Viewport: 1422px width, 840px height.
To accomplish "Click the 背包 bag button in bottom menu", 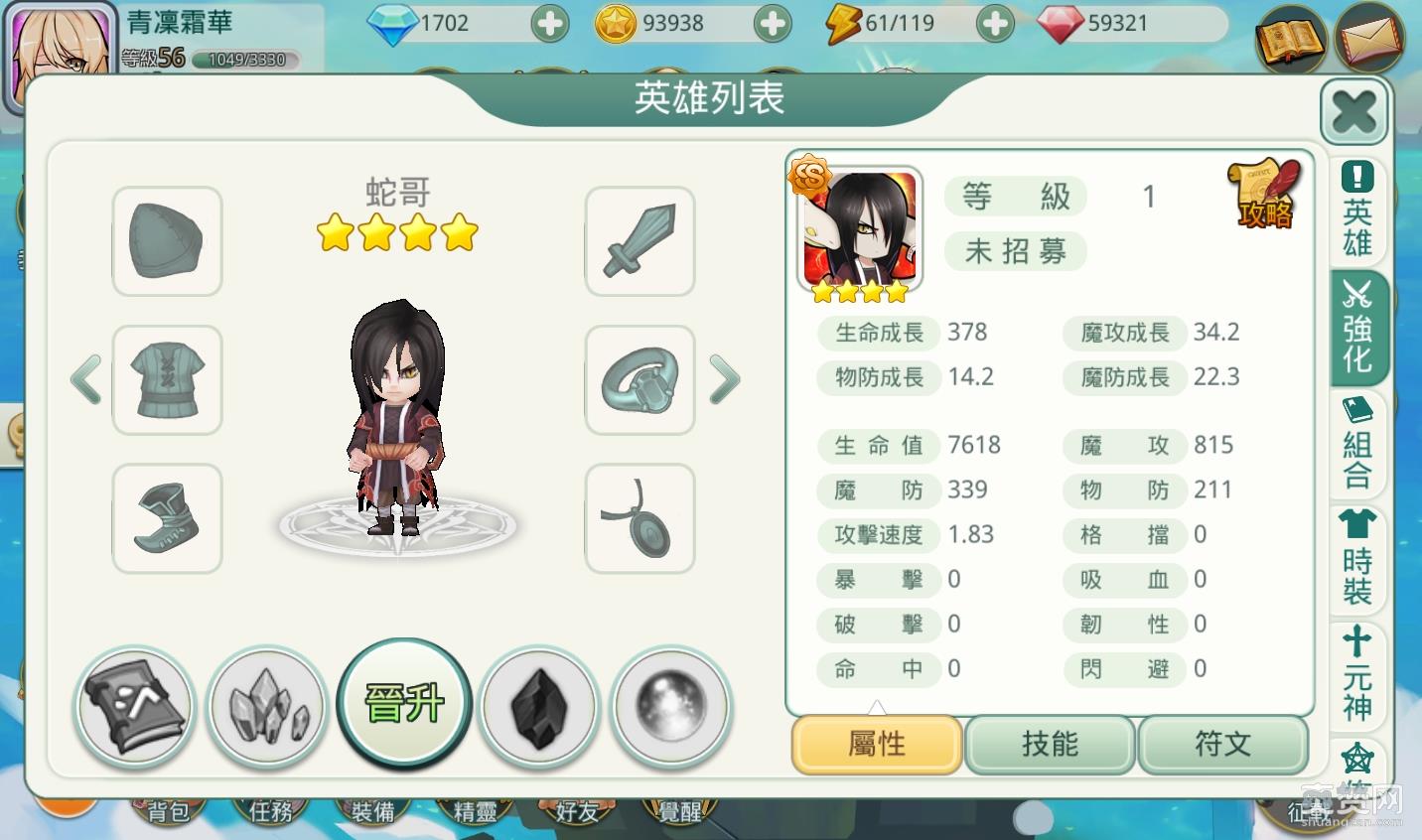I will click(168, 811).
